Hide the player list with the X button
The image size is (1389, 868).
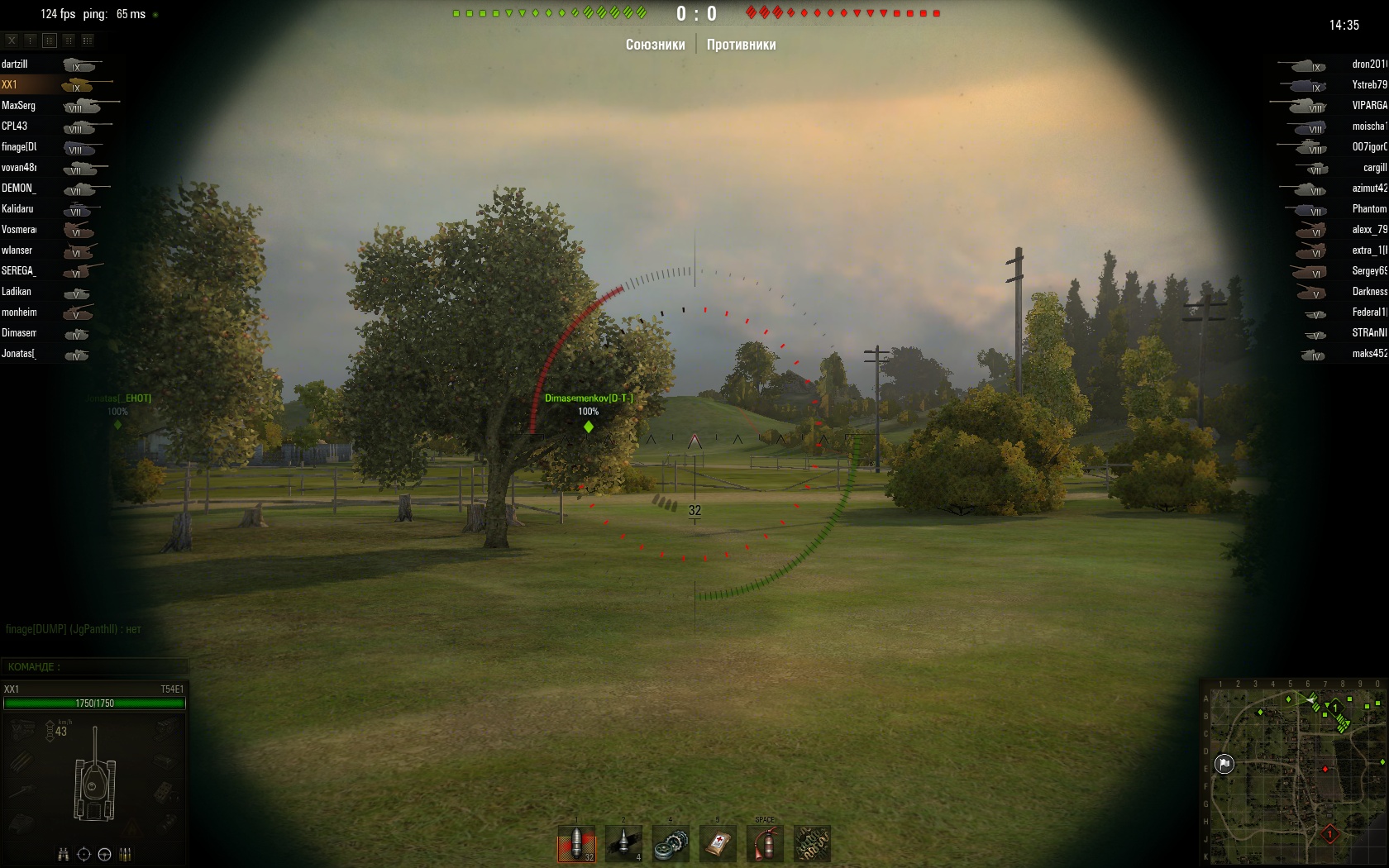pos(12,40)
